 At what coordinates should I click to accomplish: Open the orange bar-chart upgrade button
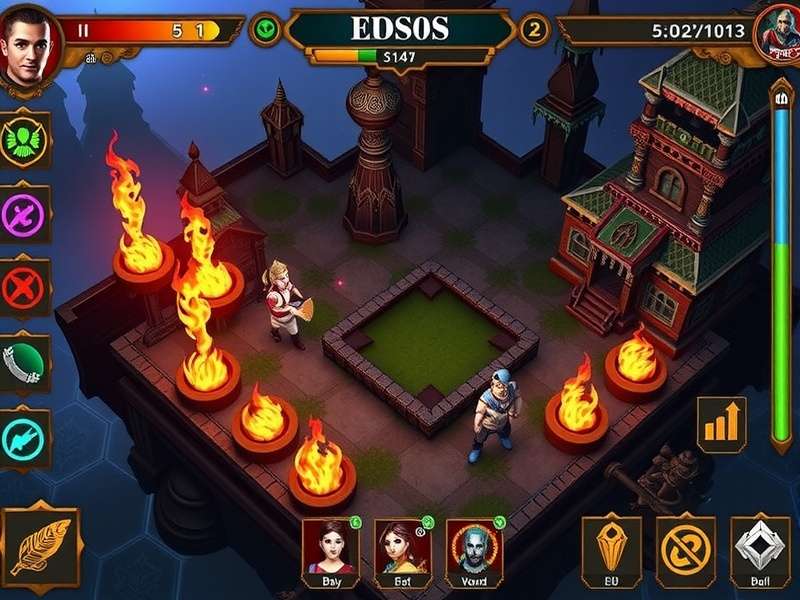point(721,420)
